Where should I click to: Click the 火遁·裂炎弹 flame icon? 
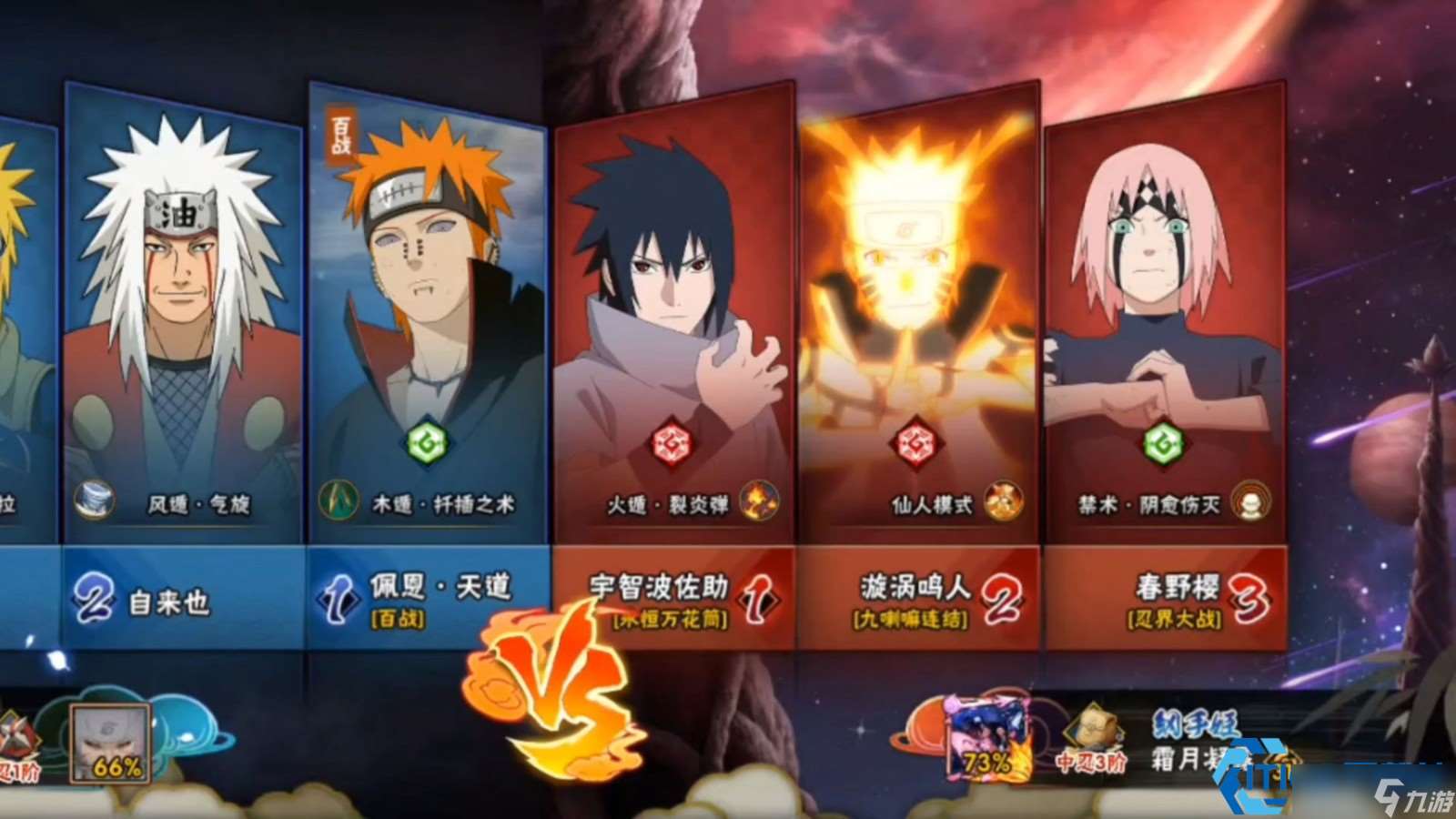tap(759, 501)
